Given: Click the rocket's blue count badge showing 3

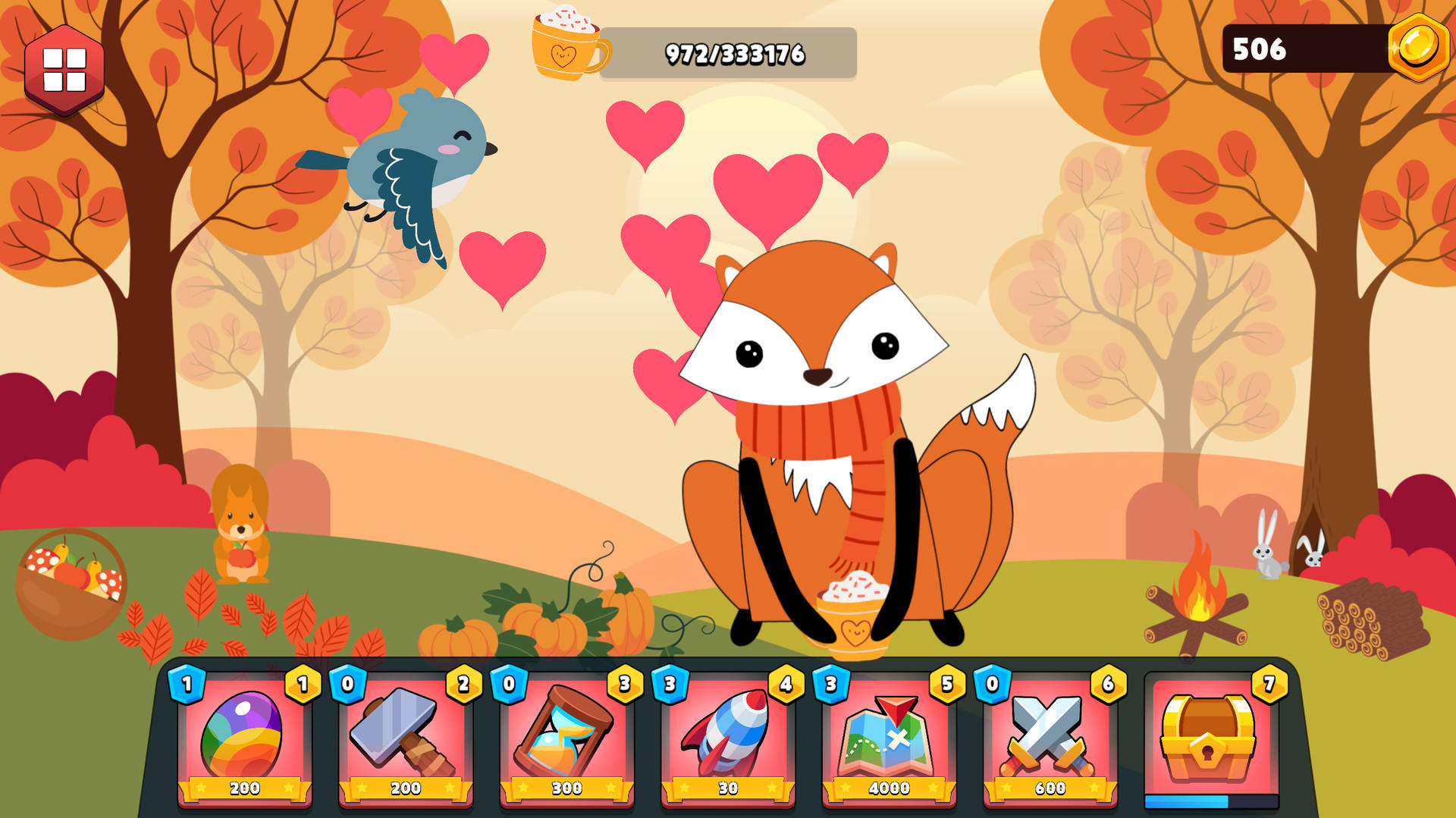Looking at the screenshot, I should pos(668,684).
